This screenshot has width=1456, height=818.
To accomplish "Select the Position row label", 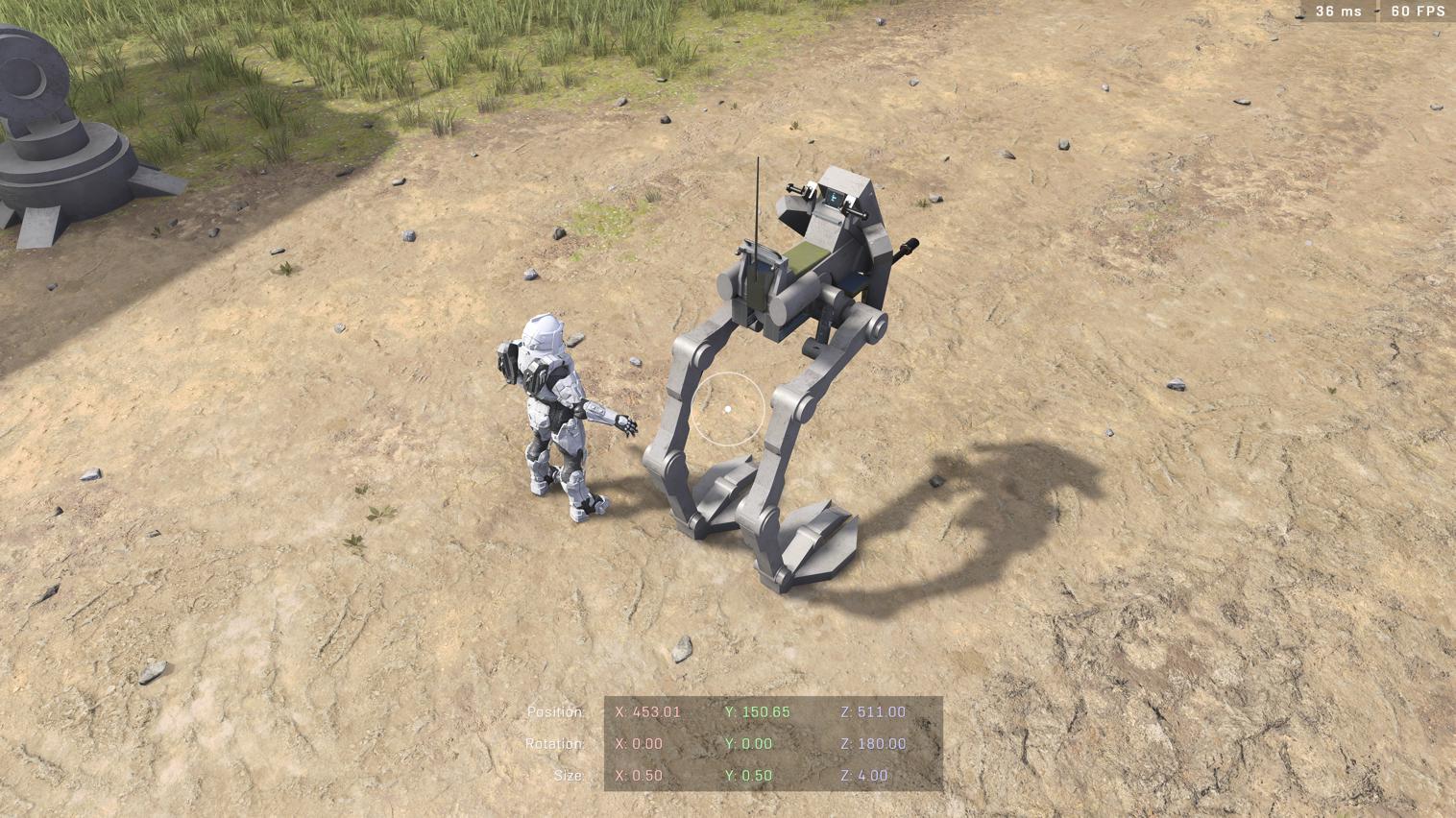I will tap(555, 711).
